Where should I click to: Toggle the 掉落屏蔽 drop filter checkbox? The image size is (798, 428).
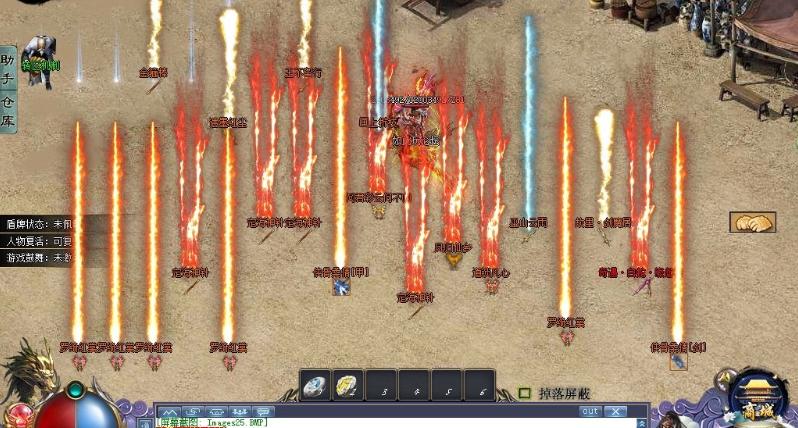(525, 393)
